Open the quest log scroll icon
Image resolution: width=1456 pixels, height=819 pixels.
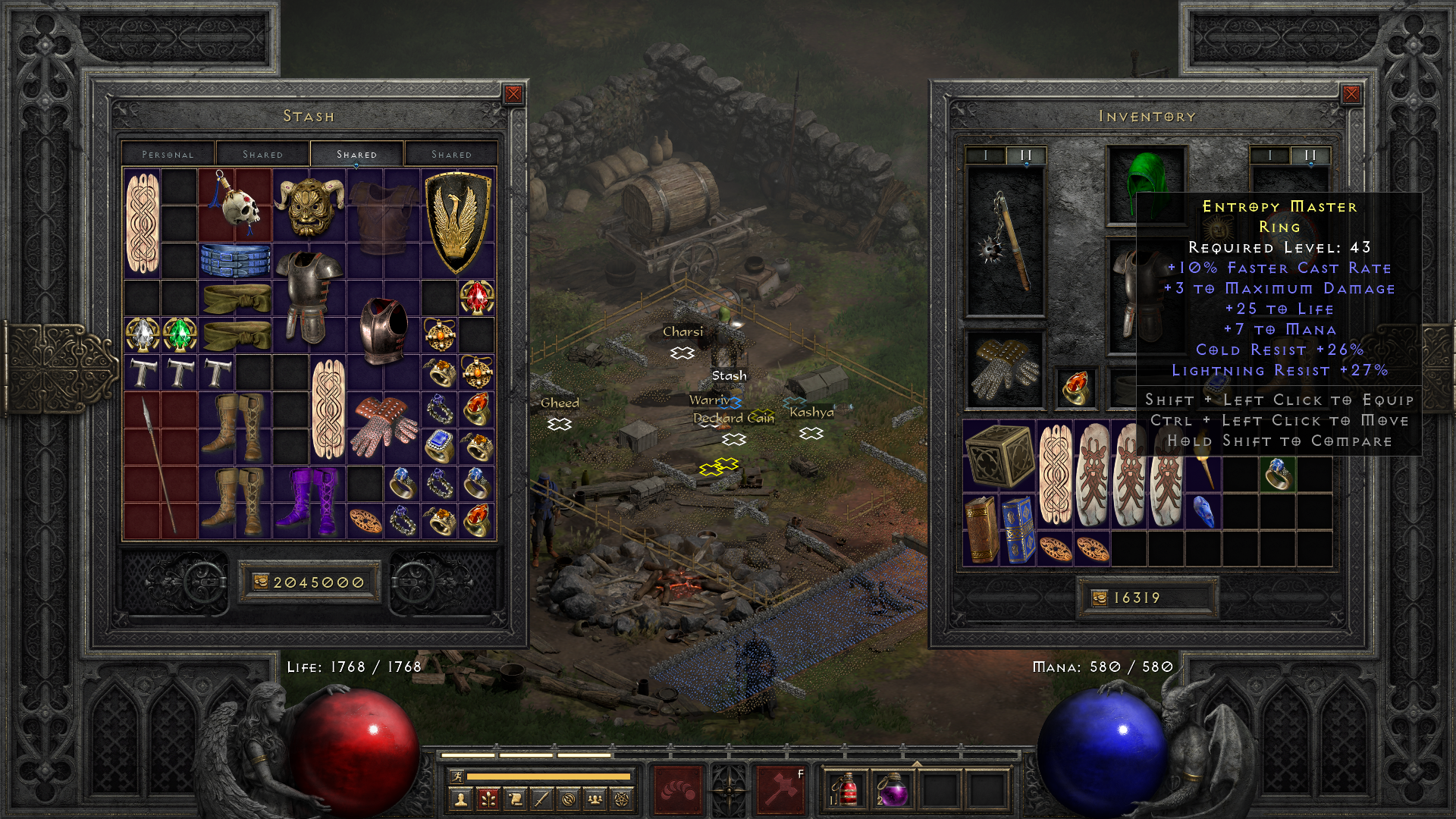click(x=516, y=799)
